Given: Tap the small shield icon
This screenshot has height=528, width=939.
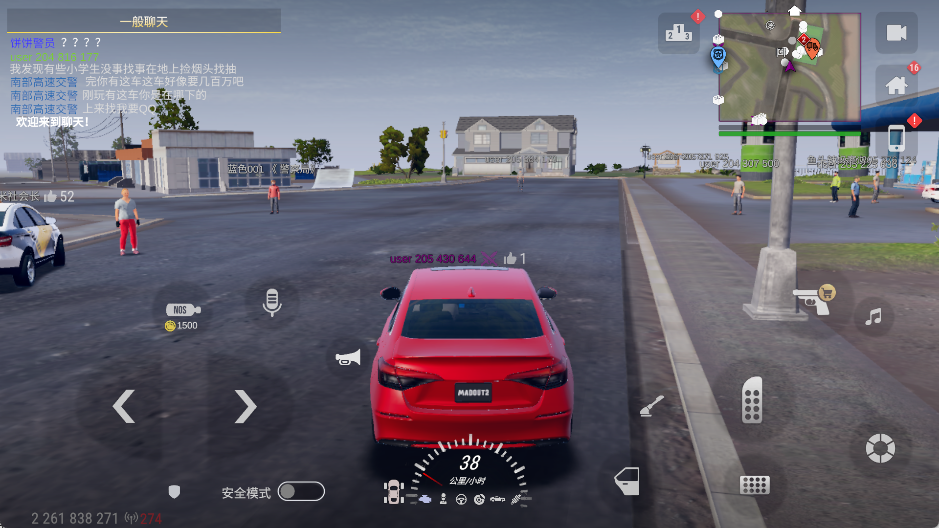Looking at the screenshot, I should [174, 492].
